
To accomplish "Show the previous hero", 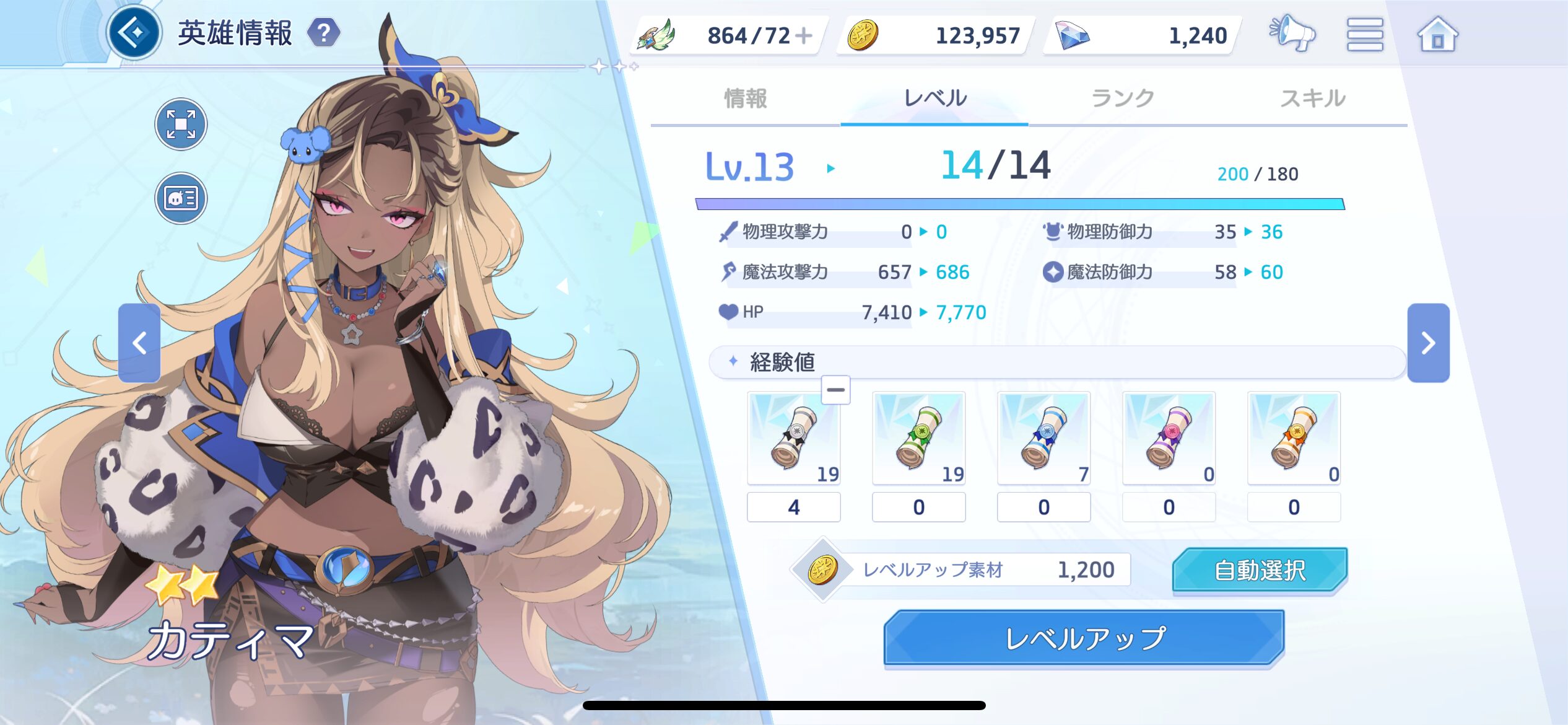I will click(139, 343).
